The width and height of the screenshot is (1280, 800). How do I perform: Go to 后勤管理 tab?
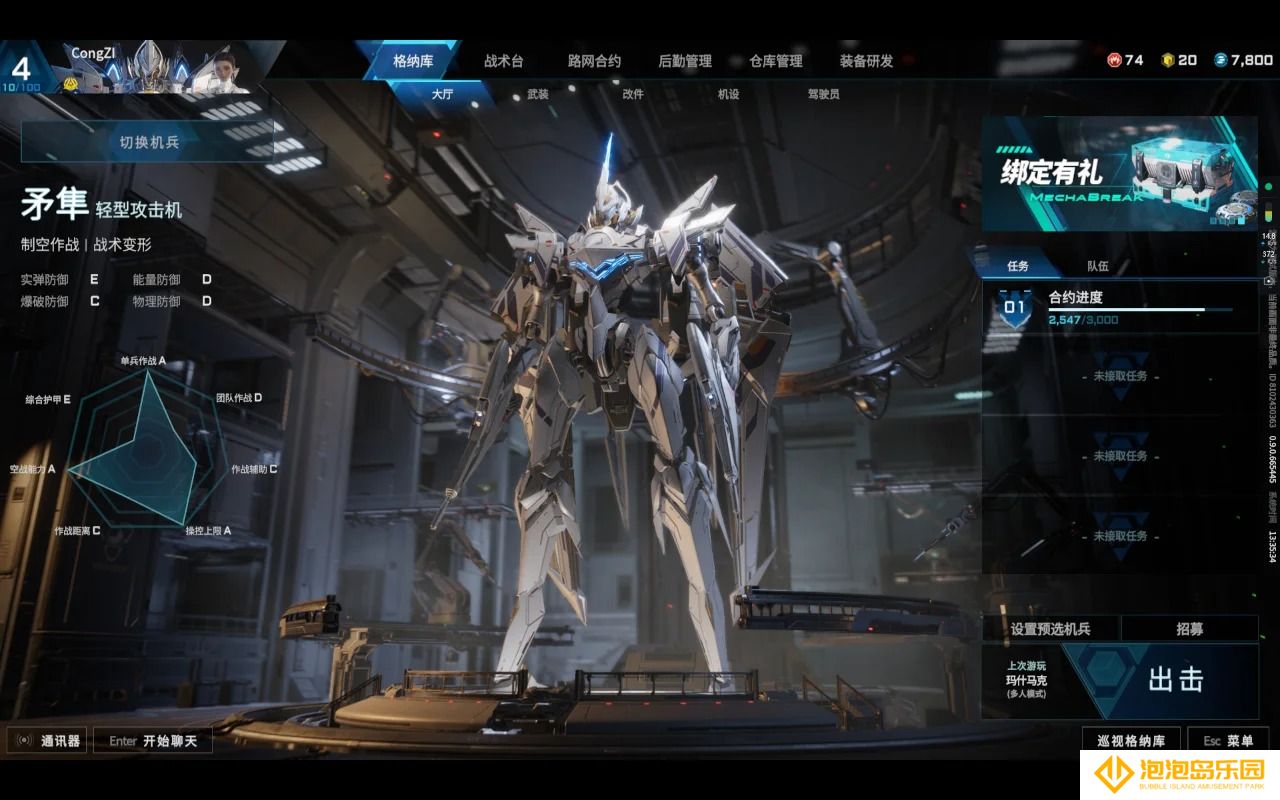coord(685,61)
